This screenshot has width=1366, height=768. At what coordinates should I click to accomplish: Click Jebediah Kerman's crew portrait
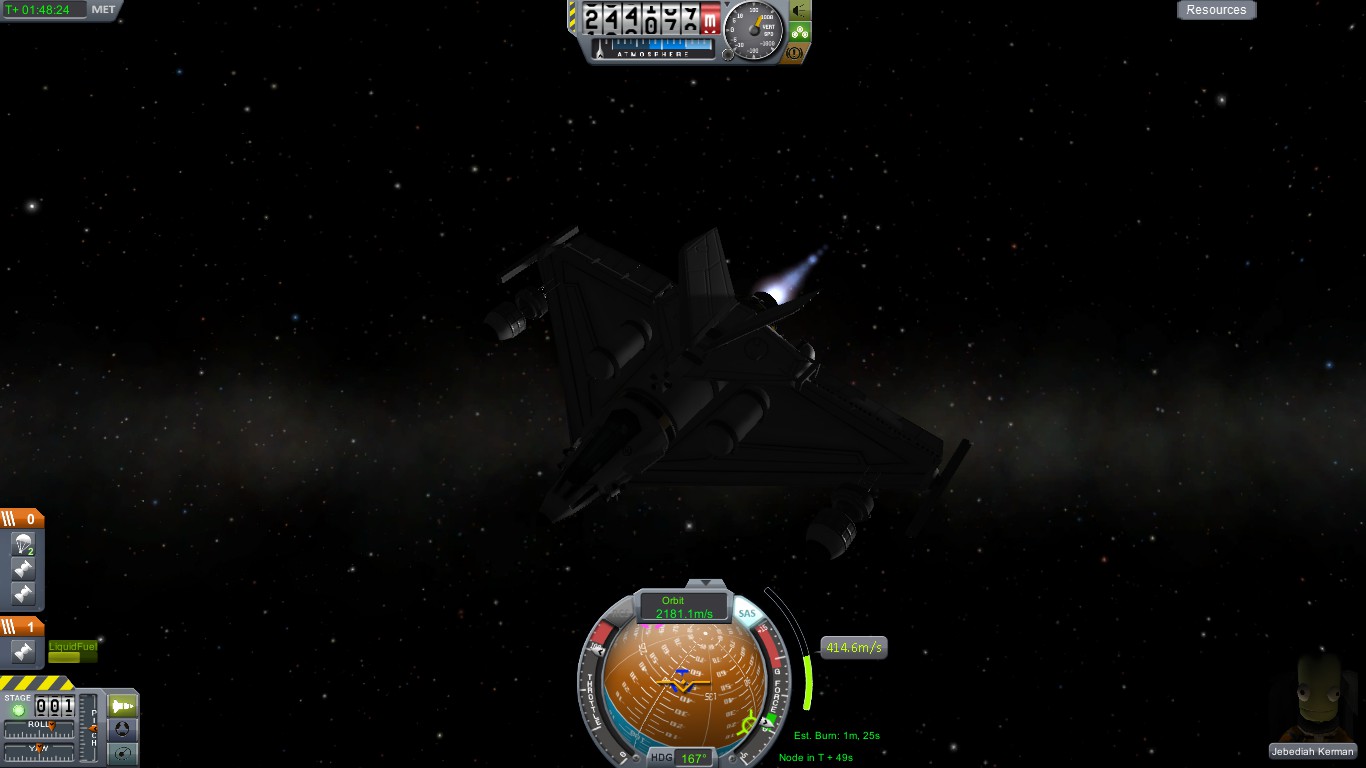(x=1313, y=698)
